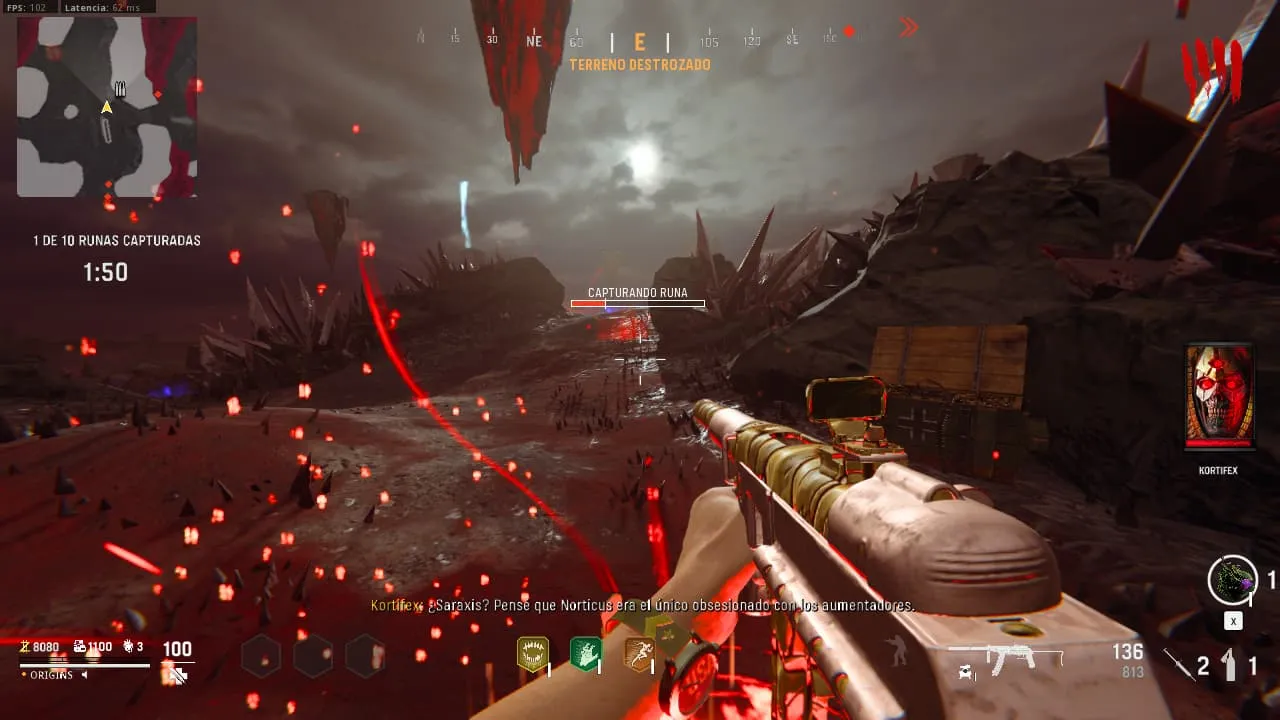Image resolution: width=1280 pixels, height=720 pixels.
Task: Select the small weapon attachment icon
Action: click(966, 674)
